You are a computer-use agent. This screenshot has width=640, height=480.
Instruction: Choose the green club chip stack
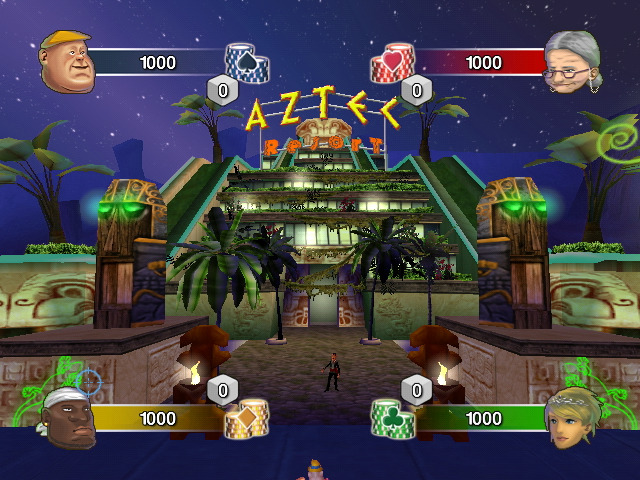tap(392, 419)
